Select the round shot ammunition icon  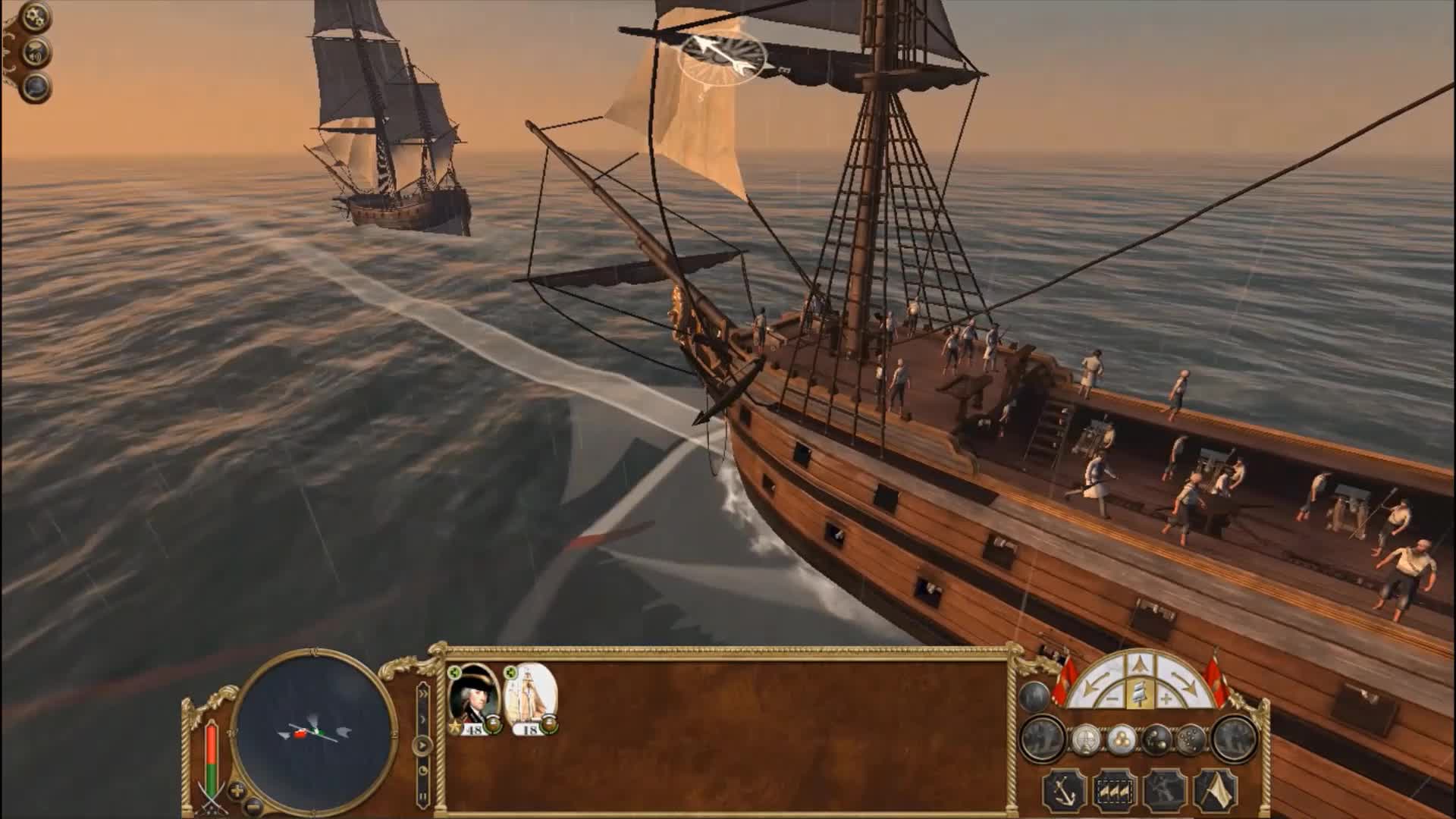[1122, 740]
